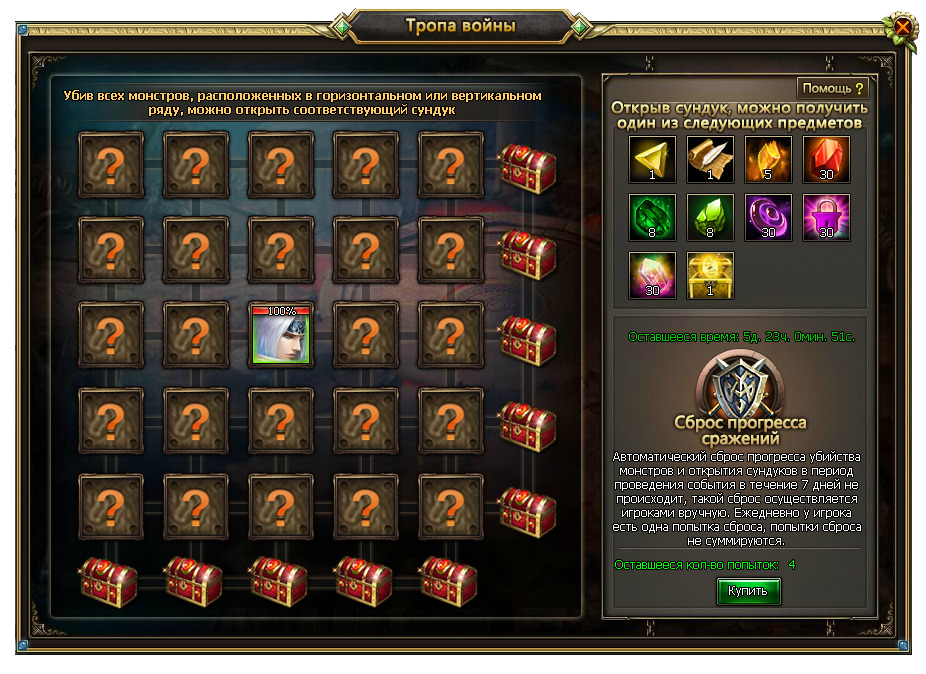
Task: Inspect the pink prismatic crystal reward
Action: [x=652, y=276]
